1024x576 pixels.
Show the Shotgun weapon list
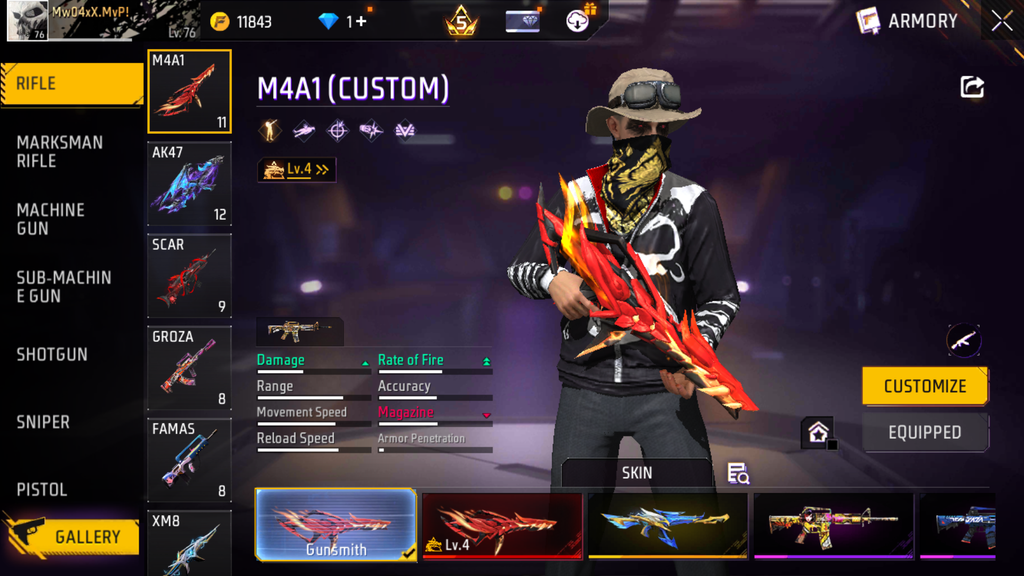click(x=52, y=354)
